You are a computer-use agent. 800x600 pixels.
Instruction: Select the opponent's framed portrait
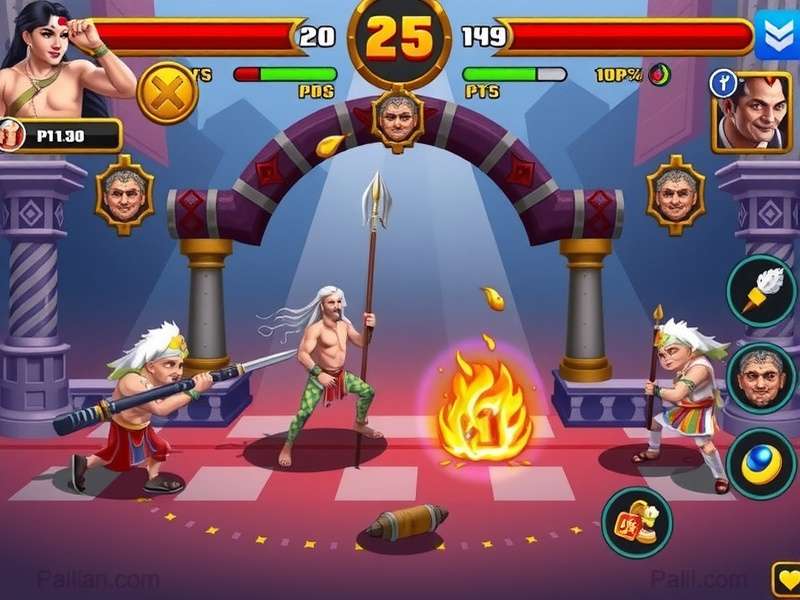pyautogui.click(x=753, y=112)
